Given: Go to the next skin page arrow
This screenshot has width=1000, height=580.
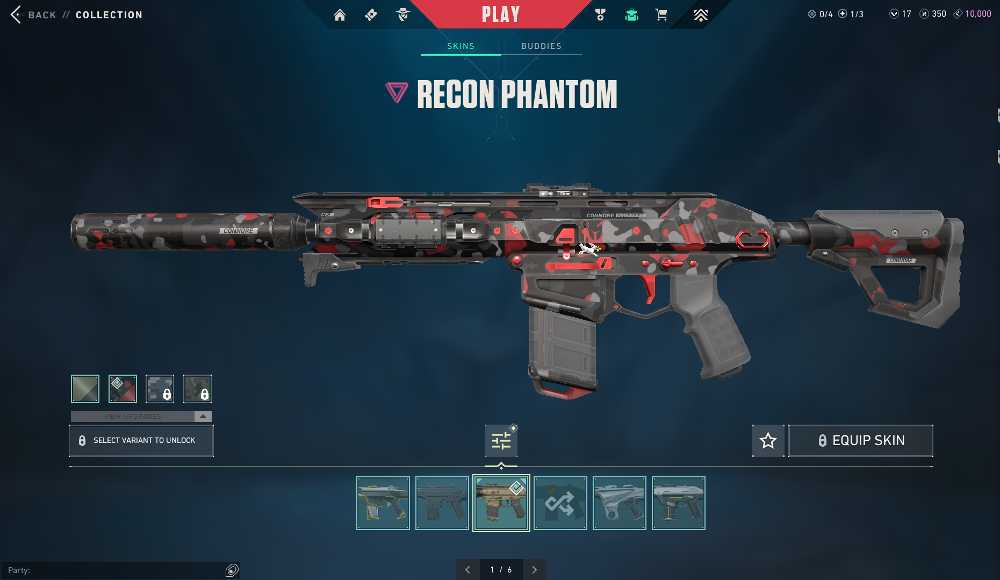Looking at the screenshot, I should pos(534,569).
